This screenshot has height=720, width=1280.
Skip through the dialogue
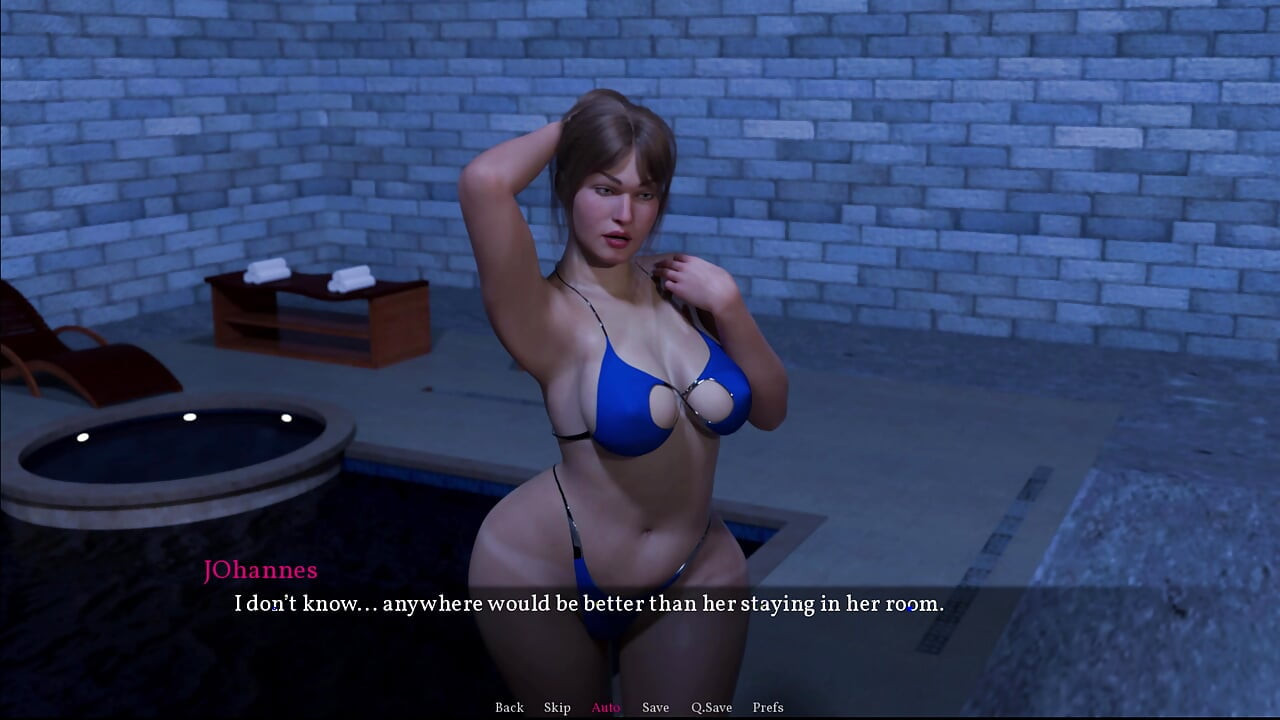557,707
